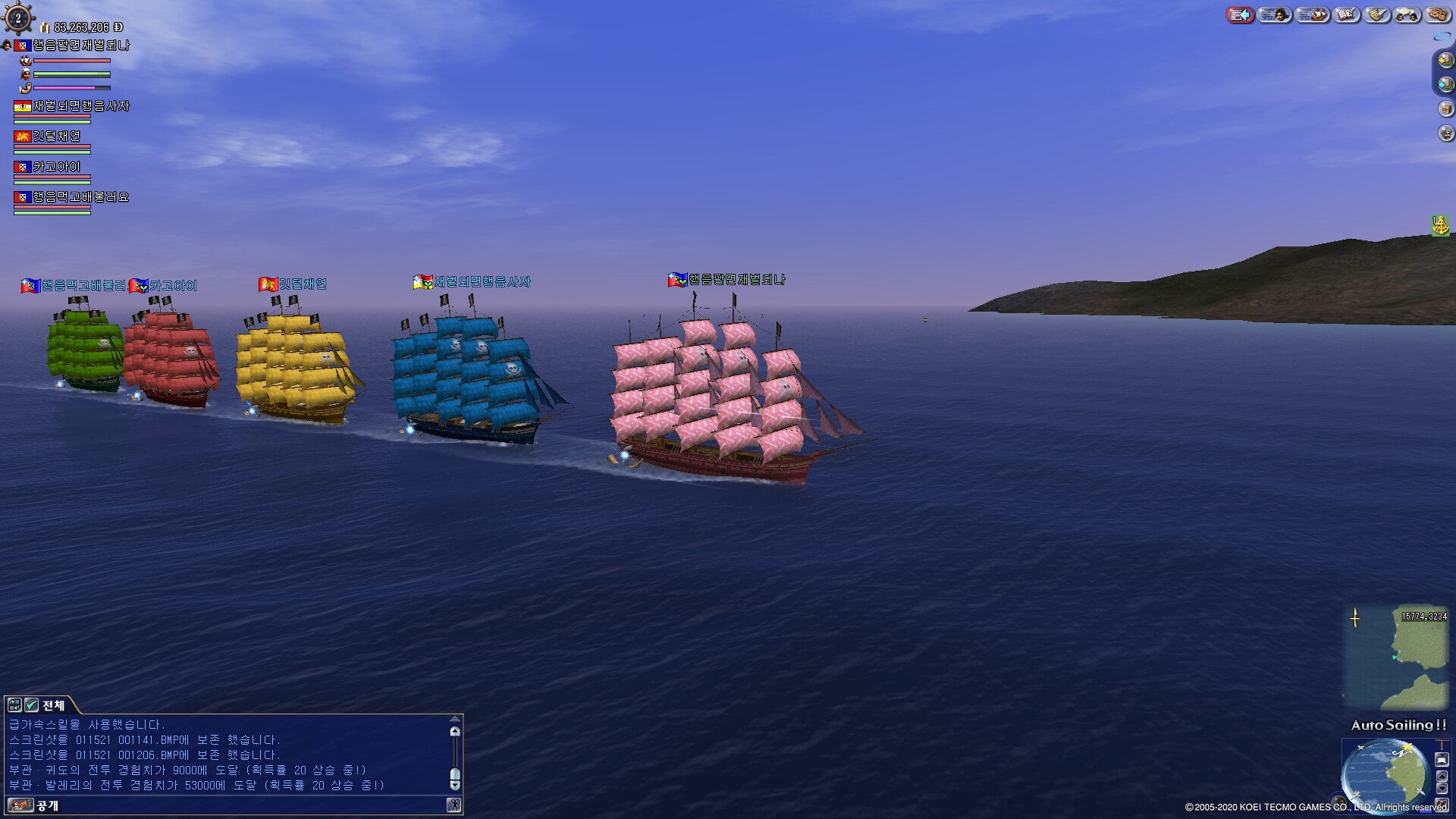Click the megaphone 공개 chat channel button
The width and height of the screenshot is (1456, 819).
point(20,805)
